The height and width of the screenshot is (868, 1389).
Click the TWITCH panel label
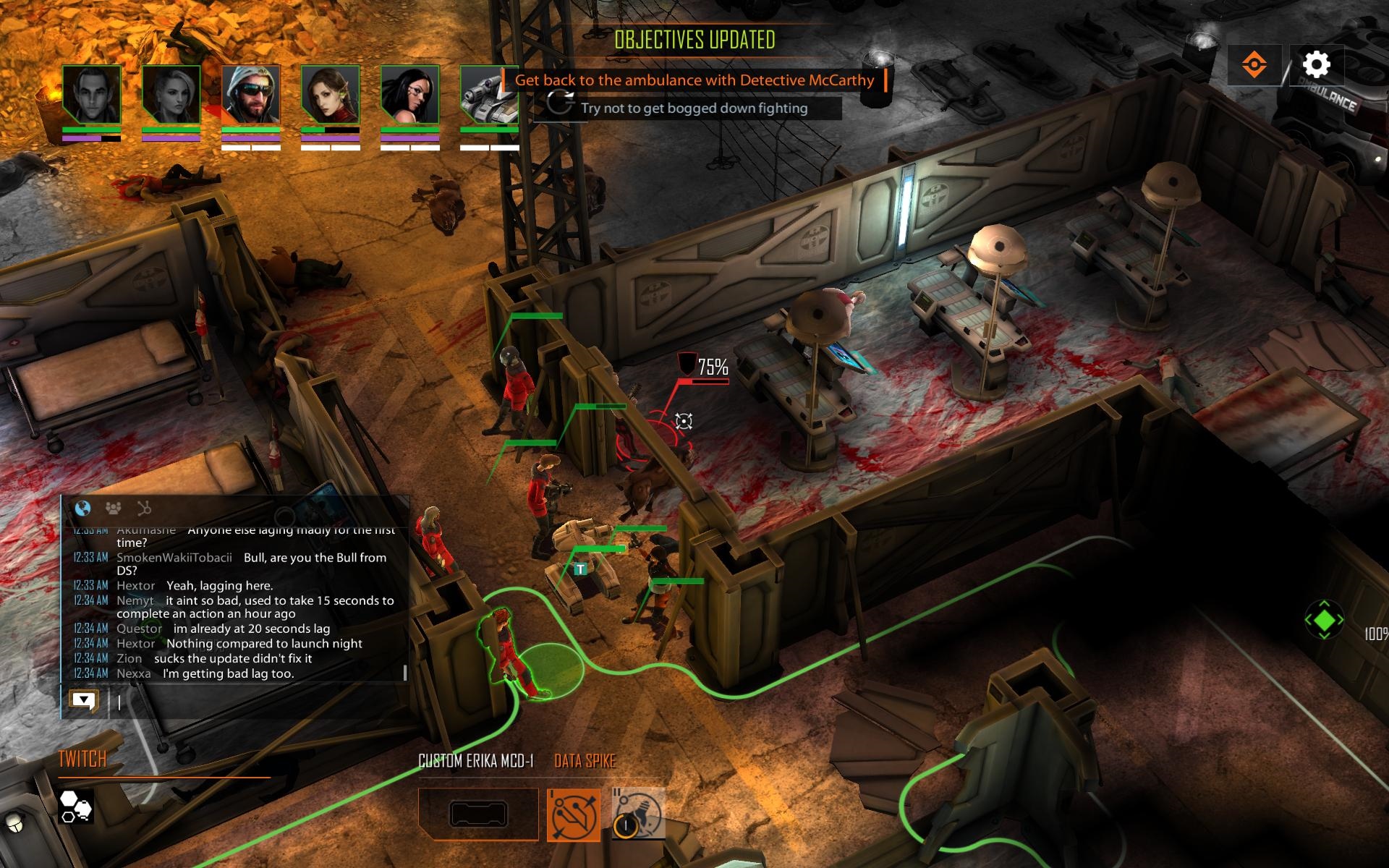pyautogui.click(x=82, y=759)
